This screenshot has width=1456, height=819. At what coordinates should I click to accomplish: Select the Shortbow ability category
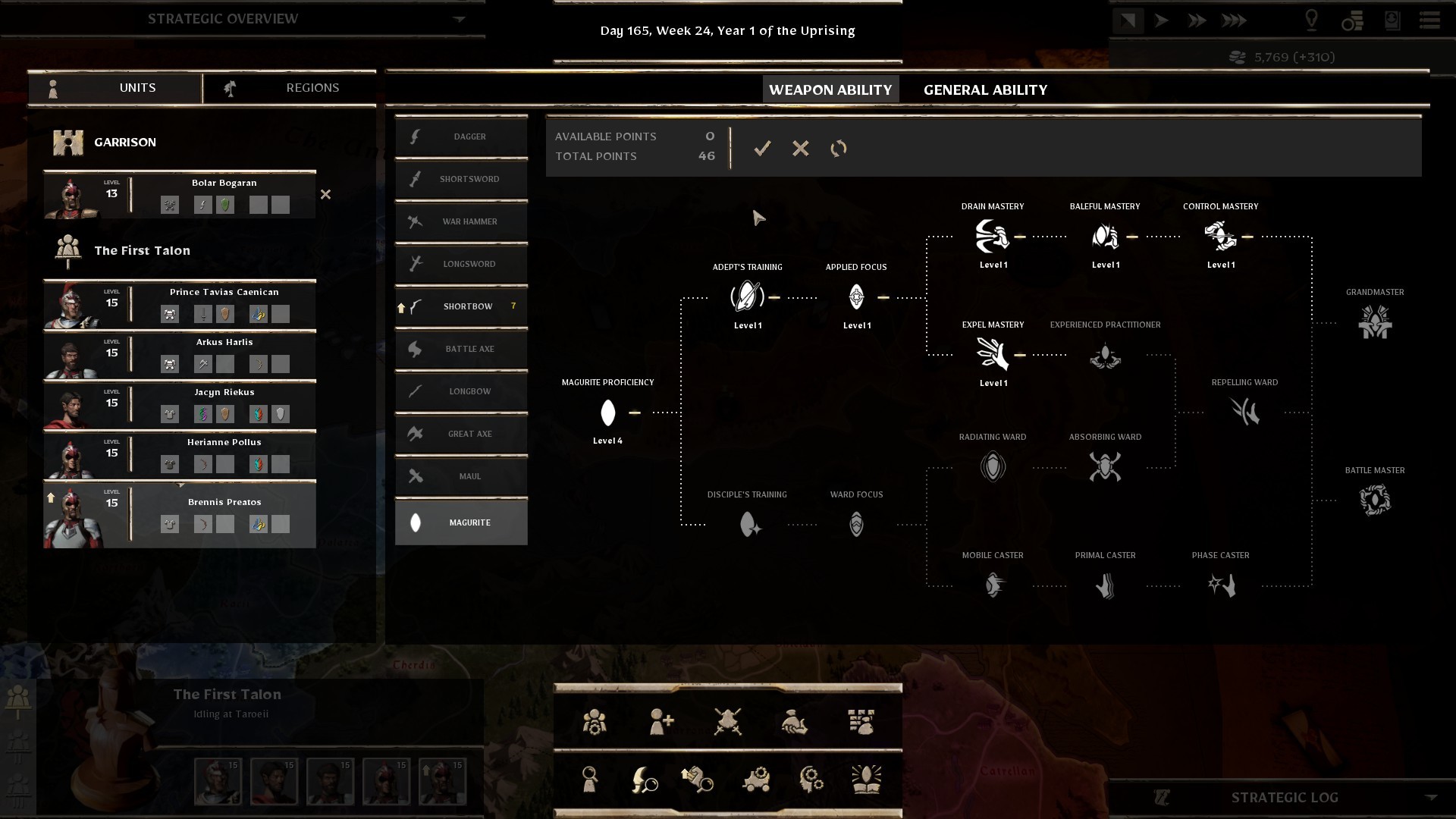pyautogui.click(x=460, y=306)
